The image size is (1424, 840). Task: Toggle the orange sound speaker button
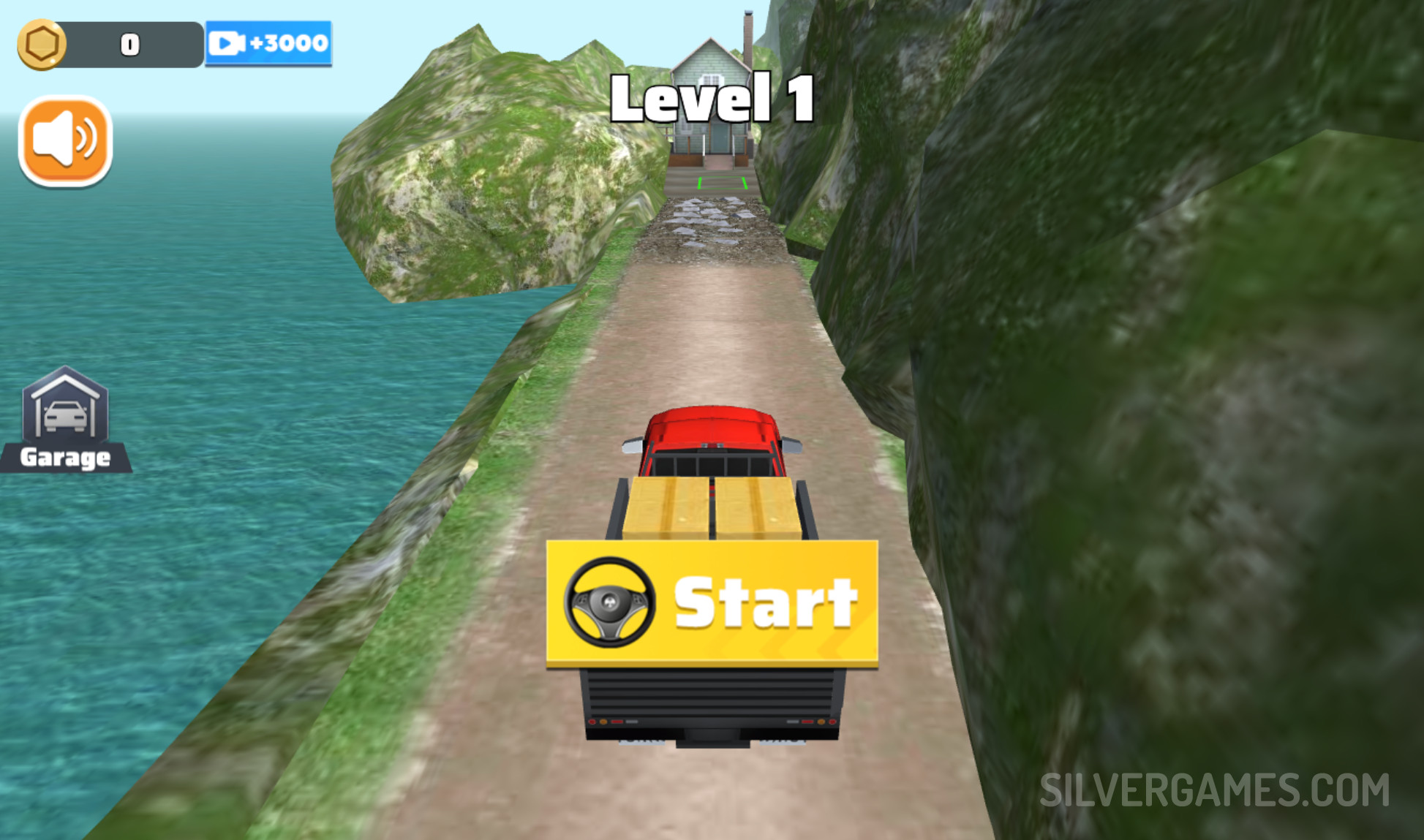(x=65, y=140)
